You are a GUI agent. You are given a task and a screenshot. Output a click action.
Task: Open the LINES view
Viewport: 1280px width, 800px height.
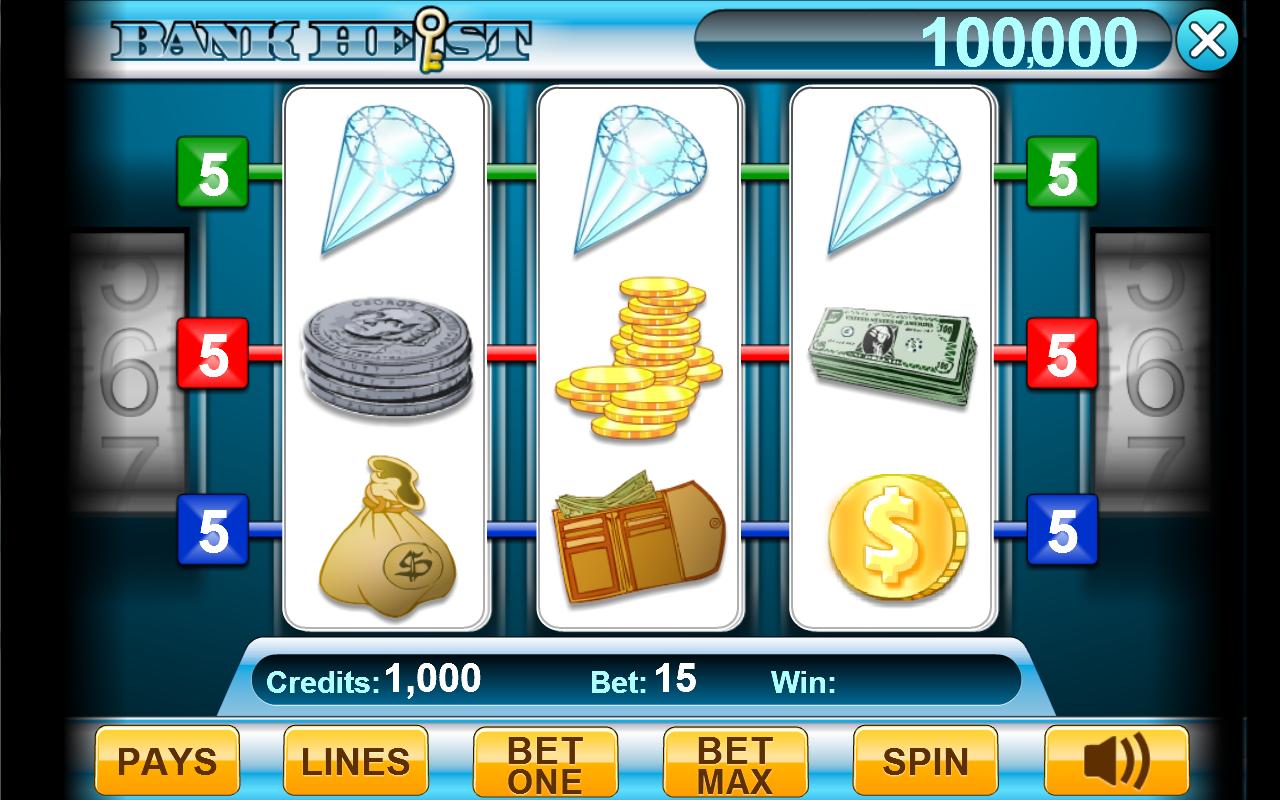tap(355, 761)
